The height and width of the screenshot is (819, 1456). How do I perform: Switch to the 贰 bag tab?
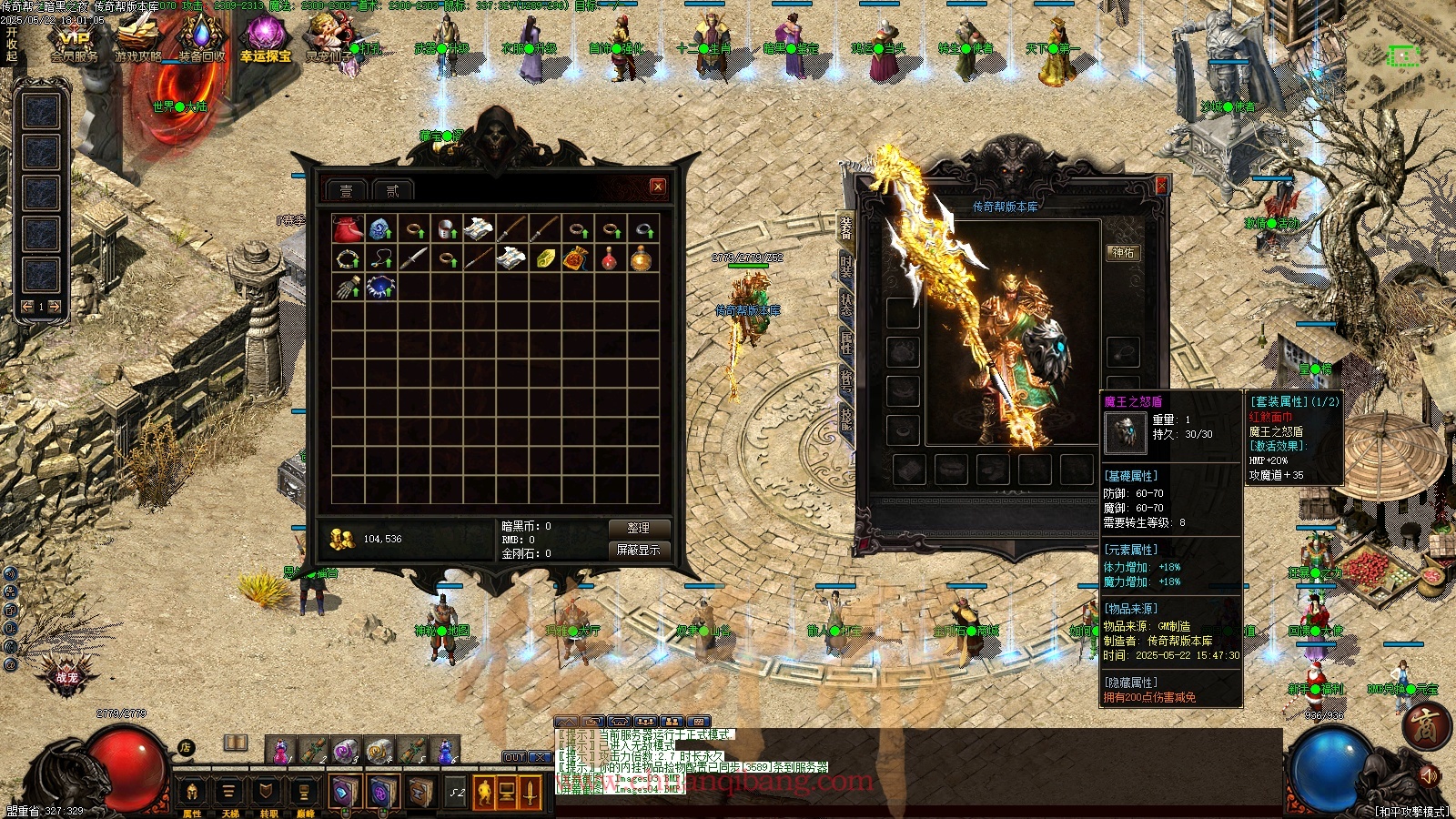tap(392, 190)
